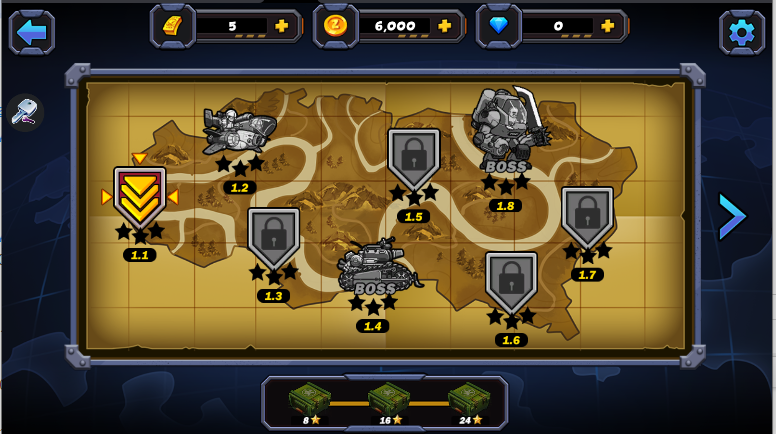Viewport: 776px width, 434px height.
Task: Select locked level 1.5 shield
Action: point(413,159)
